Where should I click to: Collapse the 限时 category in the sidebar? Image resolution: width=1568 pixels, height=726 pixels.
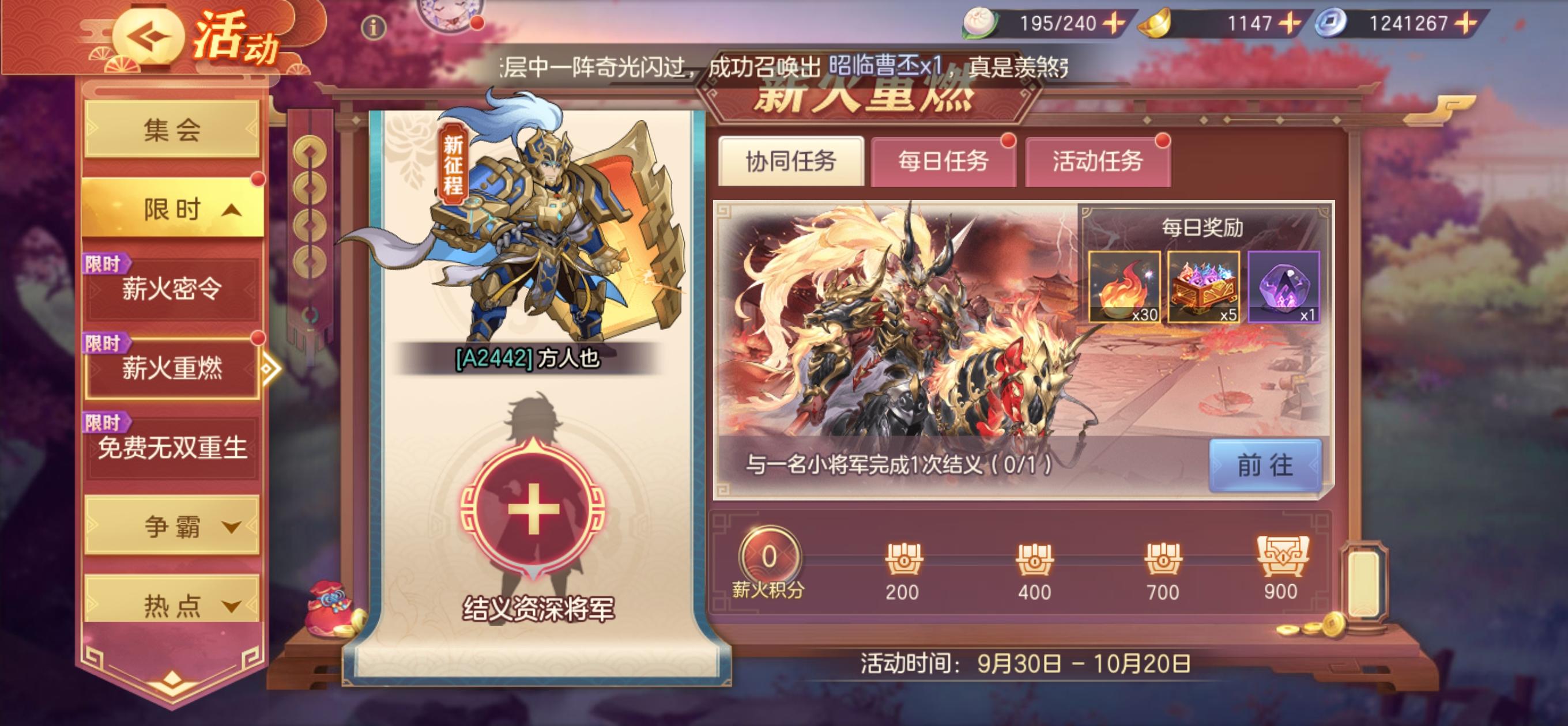click(172, 207)
